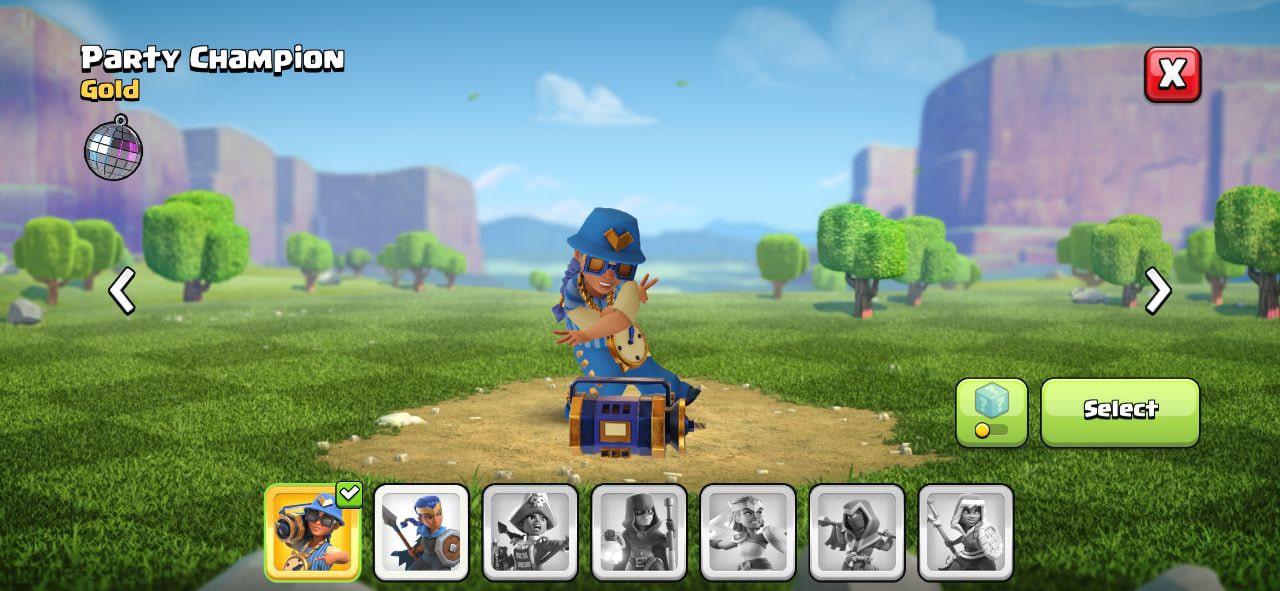Select the locked masked, caped Champion skin

pos(857,532)
